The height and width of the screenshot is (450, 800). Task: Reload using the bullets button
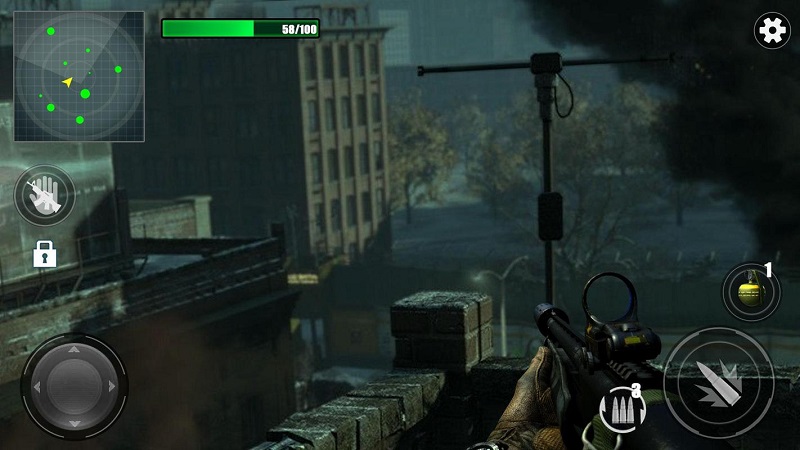pos(621,408)
